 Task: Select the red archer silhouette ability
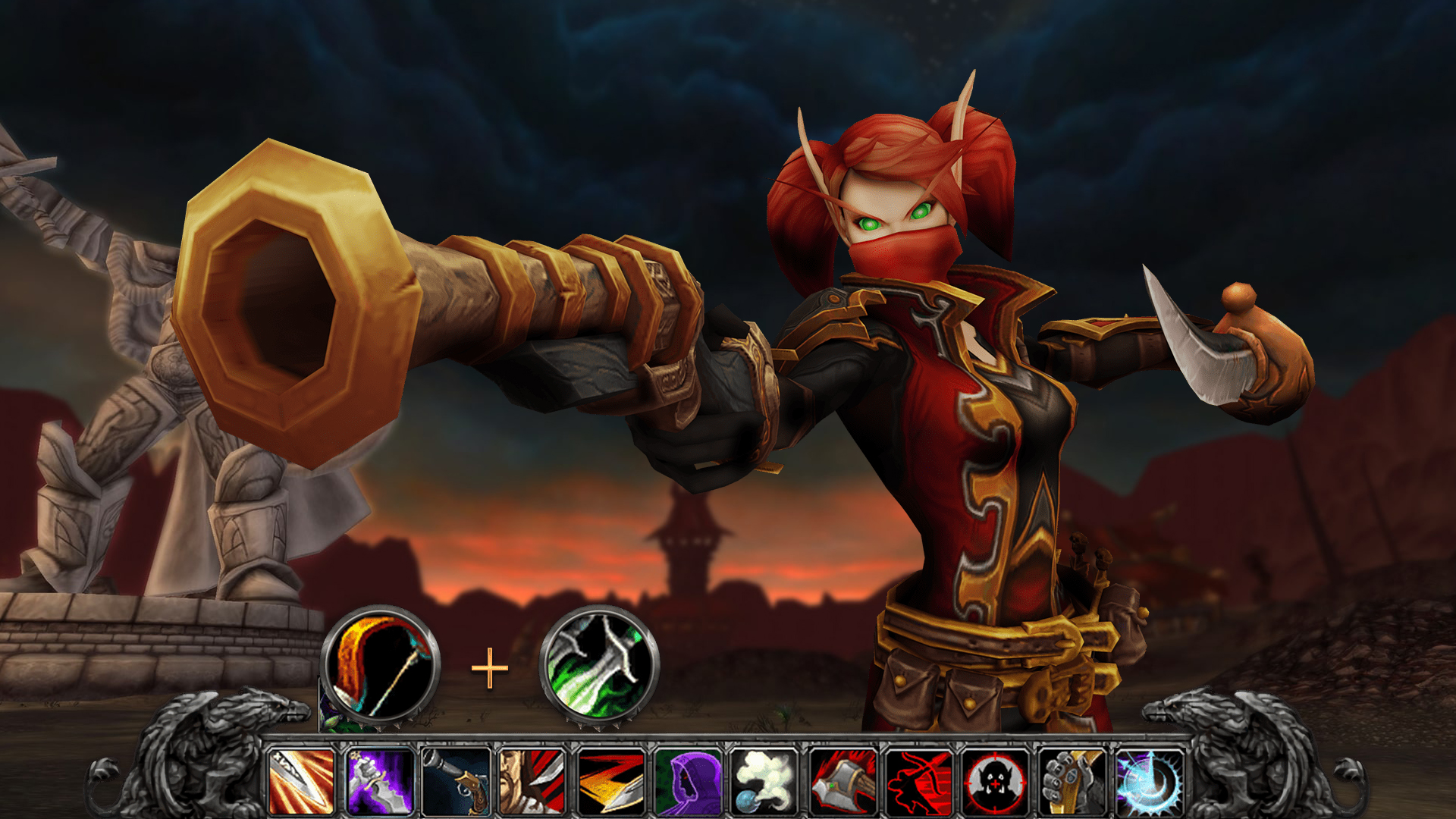(x=919, y=781)
